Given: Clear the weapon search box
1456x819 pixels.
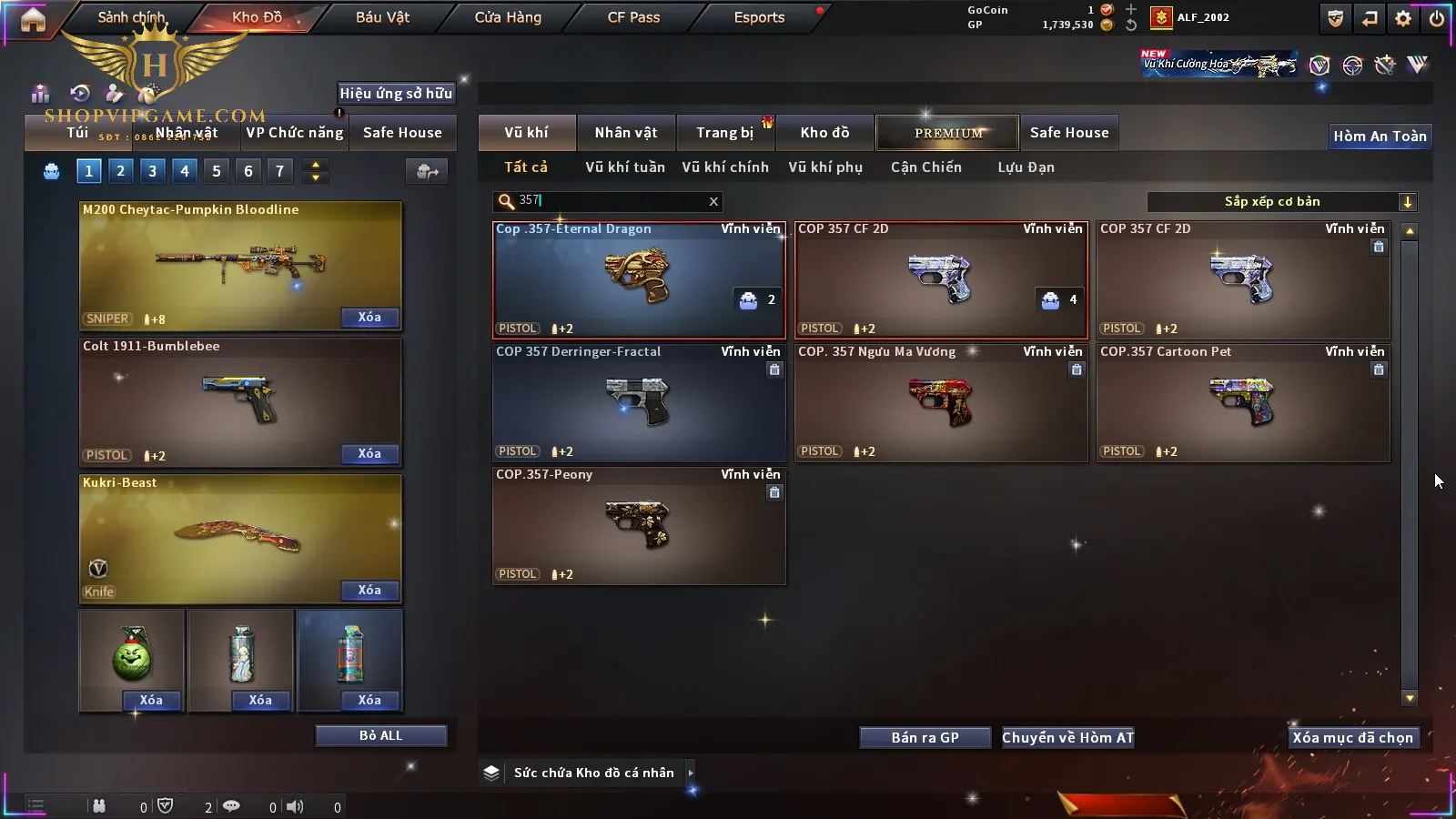Looking at the screenshot, I should [x=713, y=201].
